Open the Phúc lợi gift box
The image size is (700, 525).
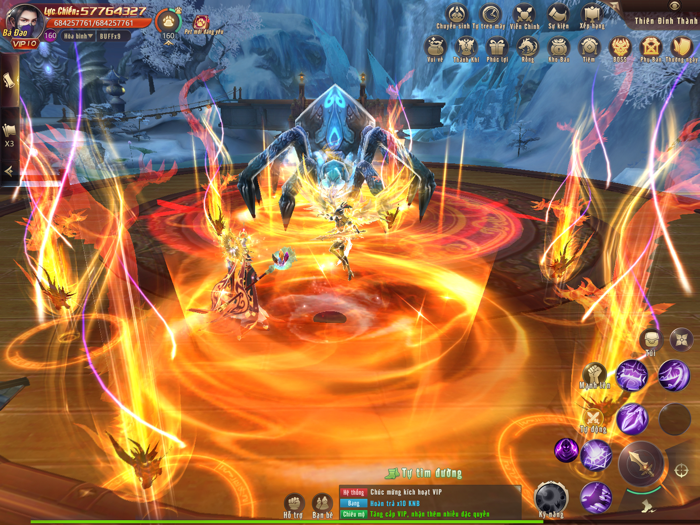pos(497,47)
